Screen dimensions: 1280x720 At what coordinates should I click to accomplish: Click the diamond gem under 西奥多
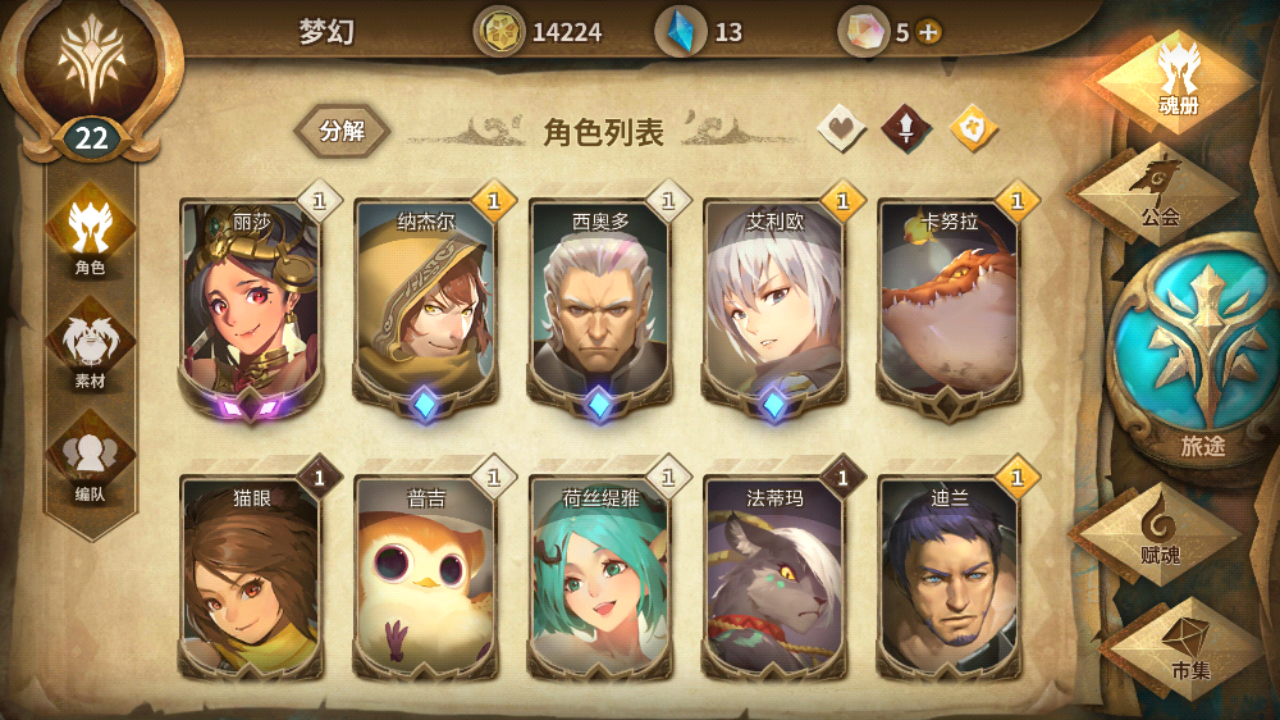(598, 403)
